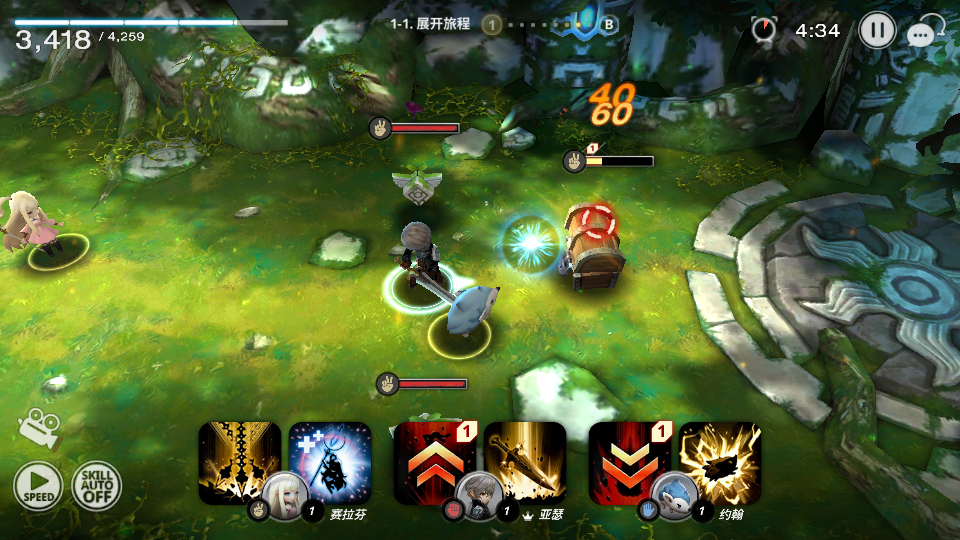960x540 pixels.
Task: Switch the camera view icon
Action: 38,427
